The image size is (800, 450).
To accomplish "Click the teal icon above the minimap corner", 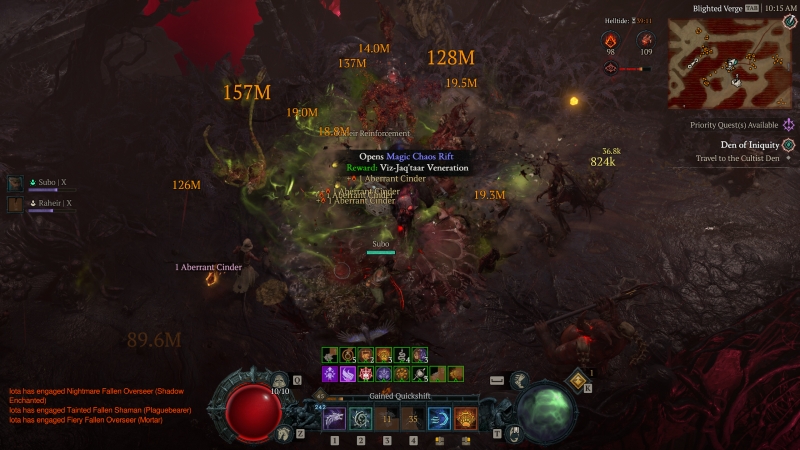I will coord(789,22).
